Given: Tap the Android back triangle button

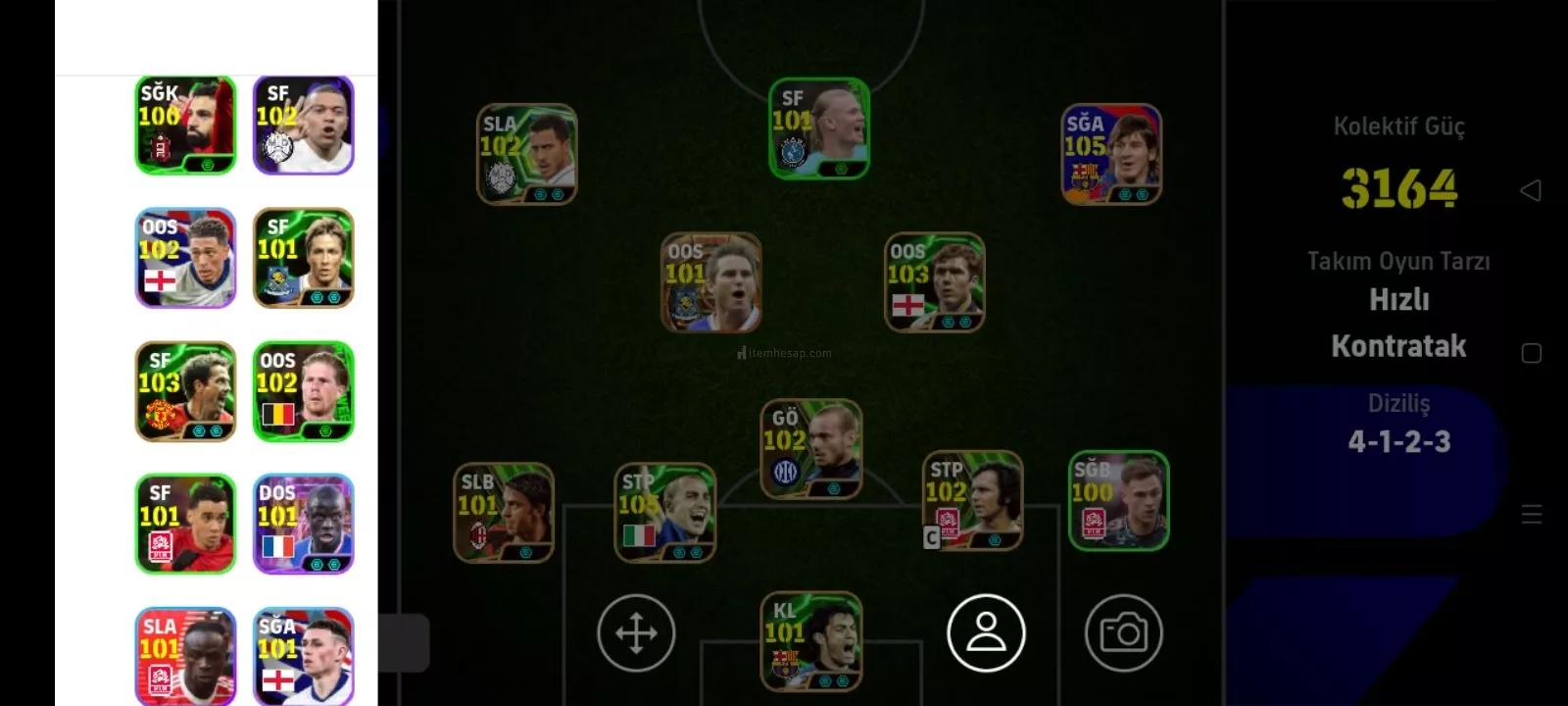Looking at the screenshot, I should (1531, 190).
